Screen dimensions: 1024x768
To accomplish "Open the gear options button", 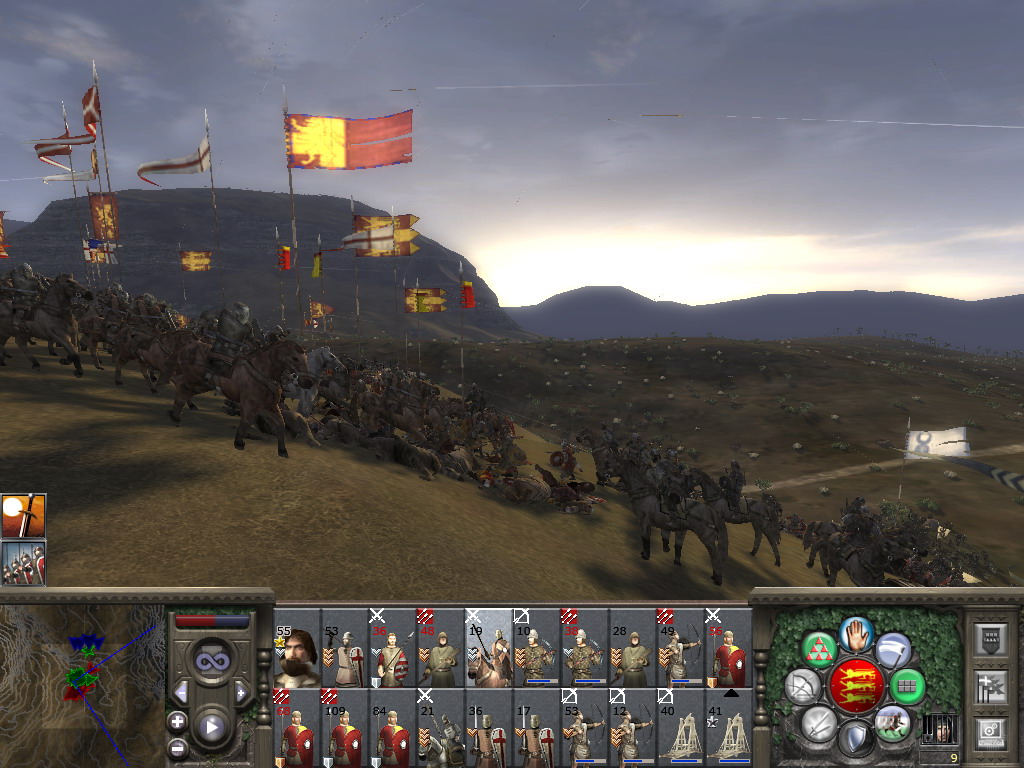I will click(x=990, y=733).
